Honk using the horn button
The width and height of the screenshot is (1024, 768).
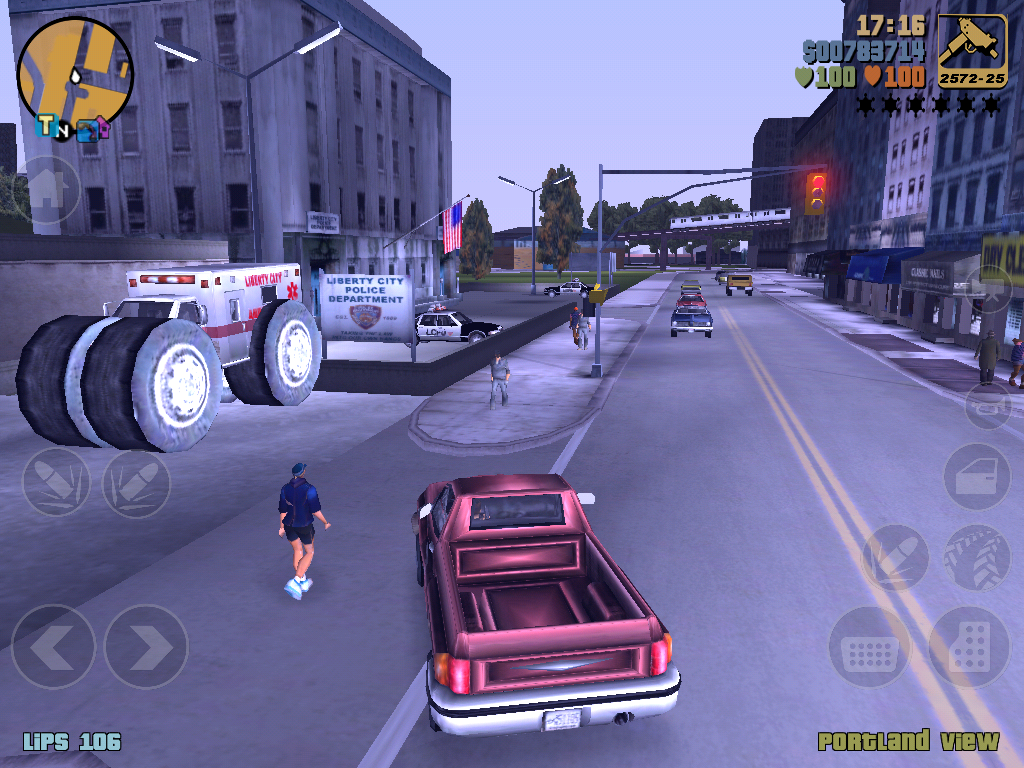(987, 405)
